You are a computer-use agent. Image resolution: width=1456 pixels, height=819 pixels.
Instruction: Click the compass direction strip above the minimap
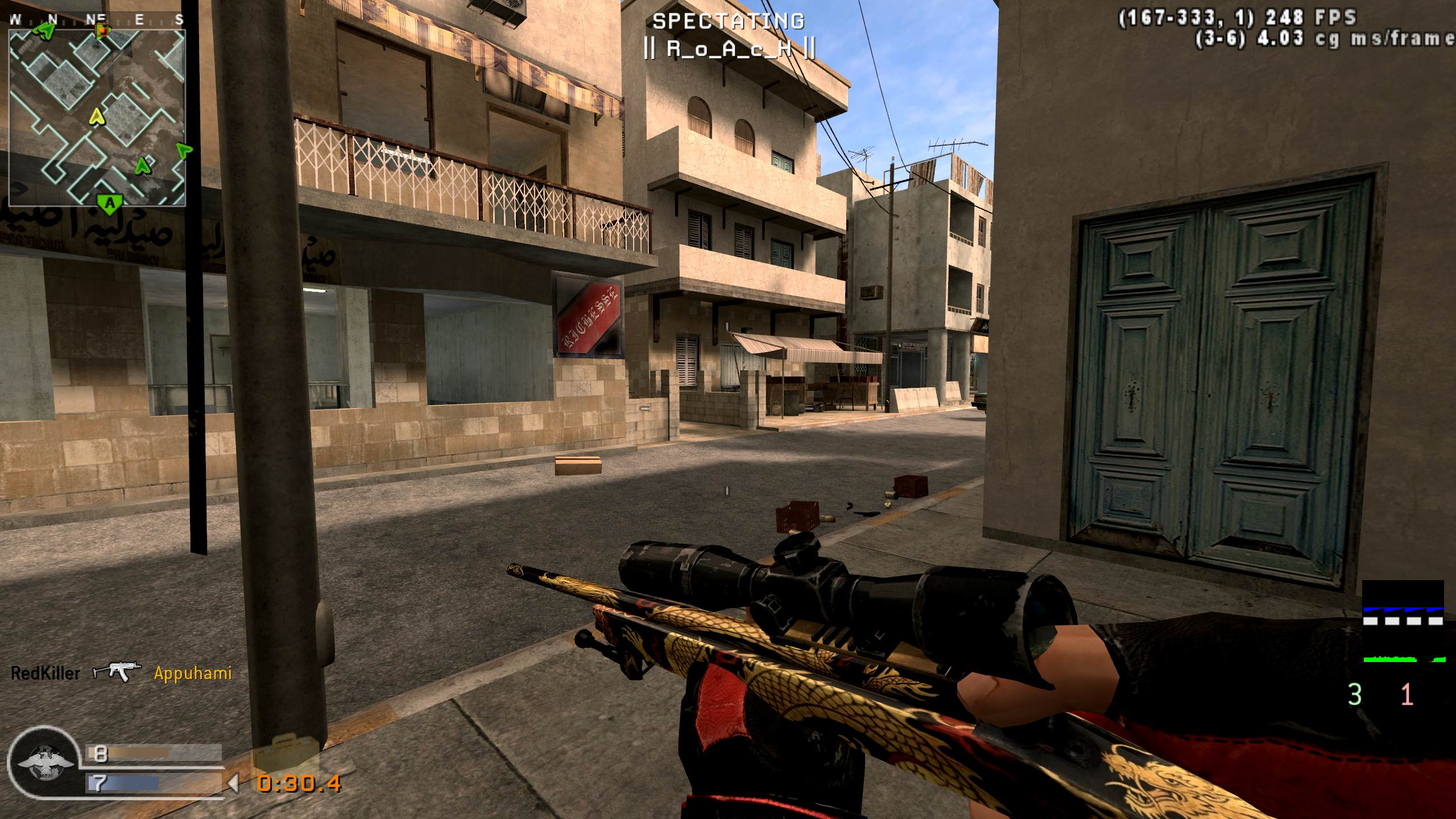pos(97,20)
